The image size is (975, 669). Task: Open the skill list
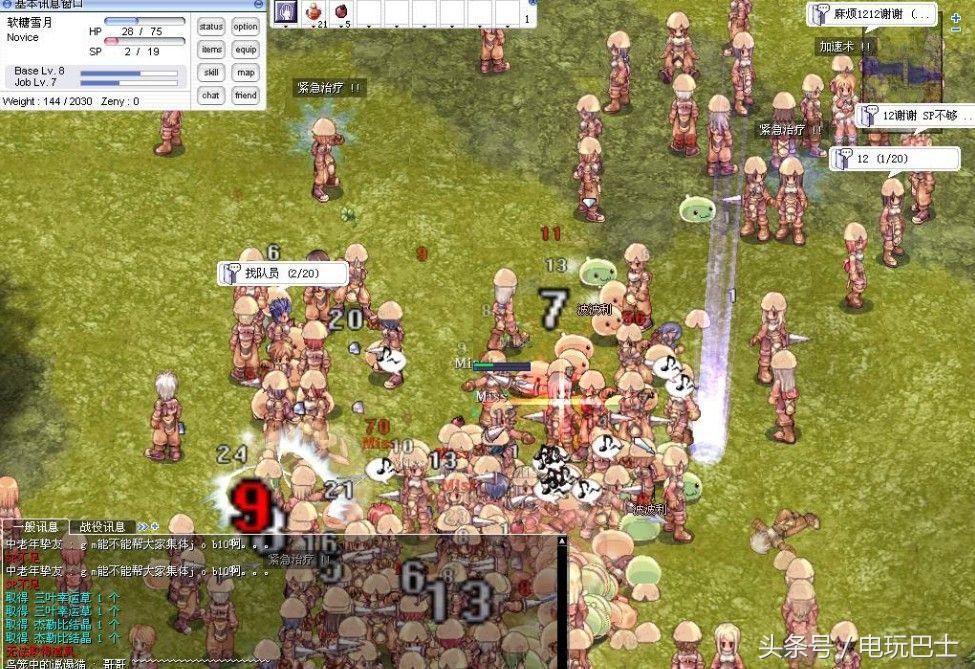pyautogui.click(x=211, y=73)
